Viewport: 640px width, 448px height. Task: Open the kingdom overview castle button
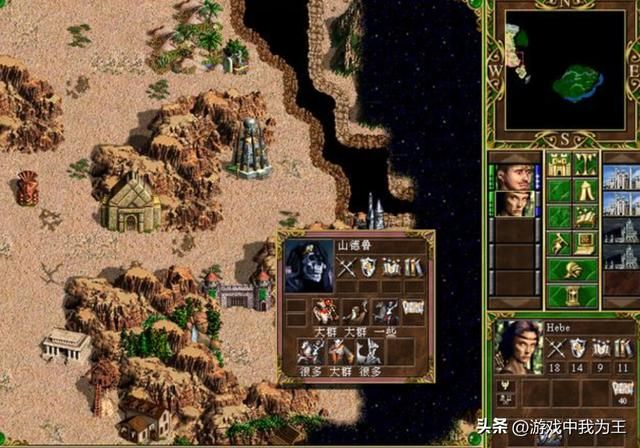pos(560,164)
